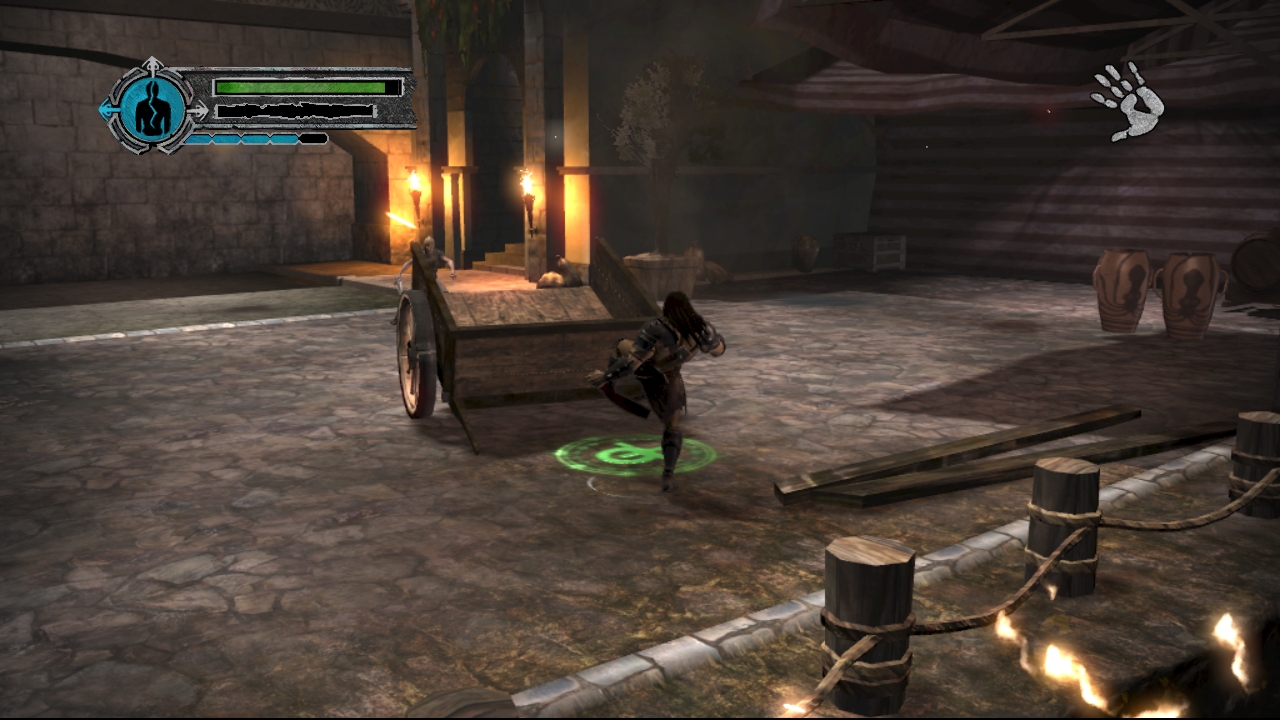Select the white handprint icon

[1128, 100]
